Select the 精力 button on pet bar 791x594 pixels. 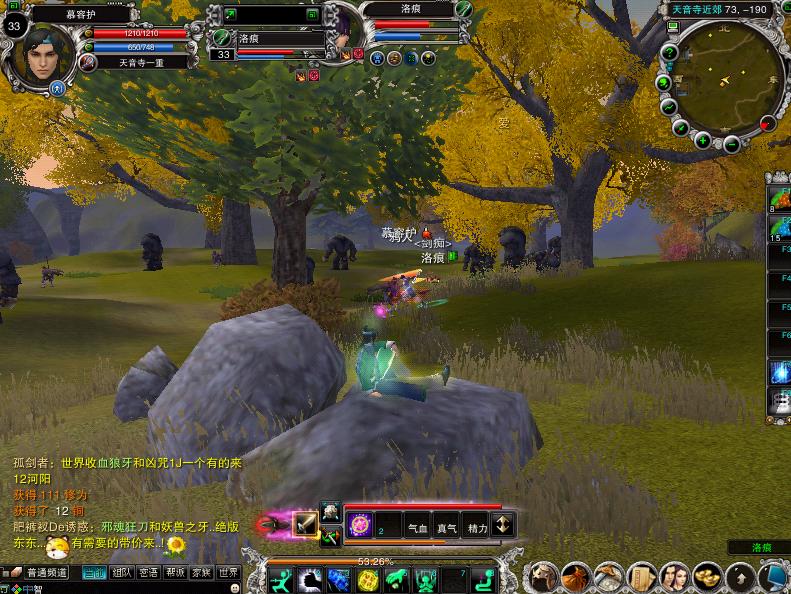point(477,527)
